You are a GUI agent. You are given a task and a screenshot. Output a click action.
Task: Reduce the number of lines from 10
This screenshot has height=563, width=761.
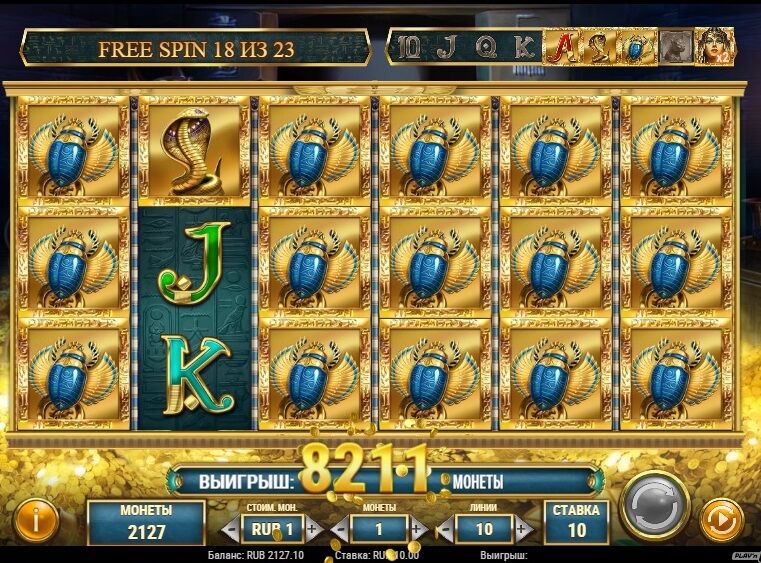tap(443, 528)
